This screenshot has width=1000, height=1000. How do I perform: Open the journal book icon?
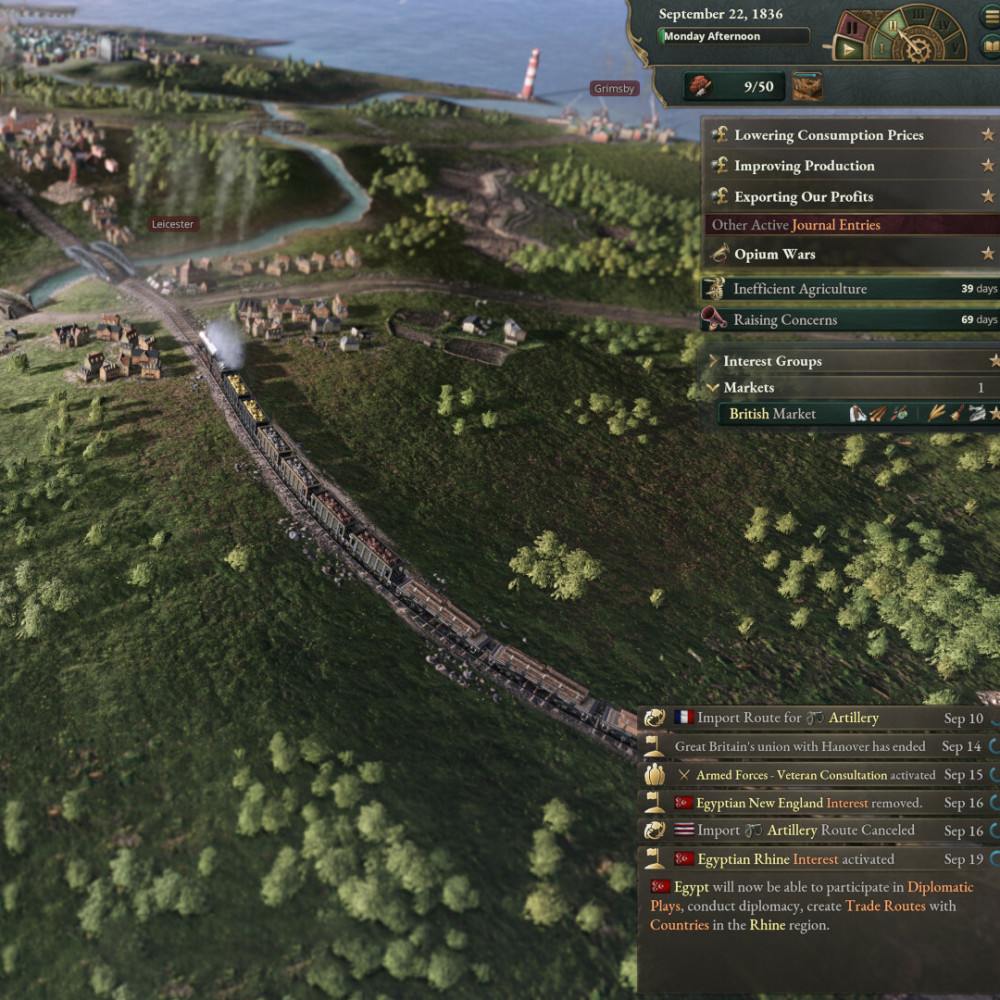[991, 46]
